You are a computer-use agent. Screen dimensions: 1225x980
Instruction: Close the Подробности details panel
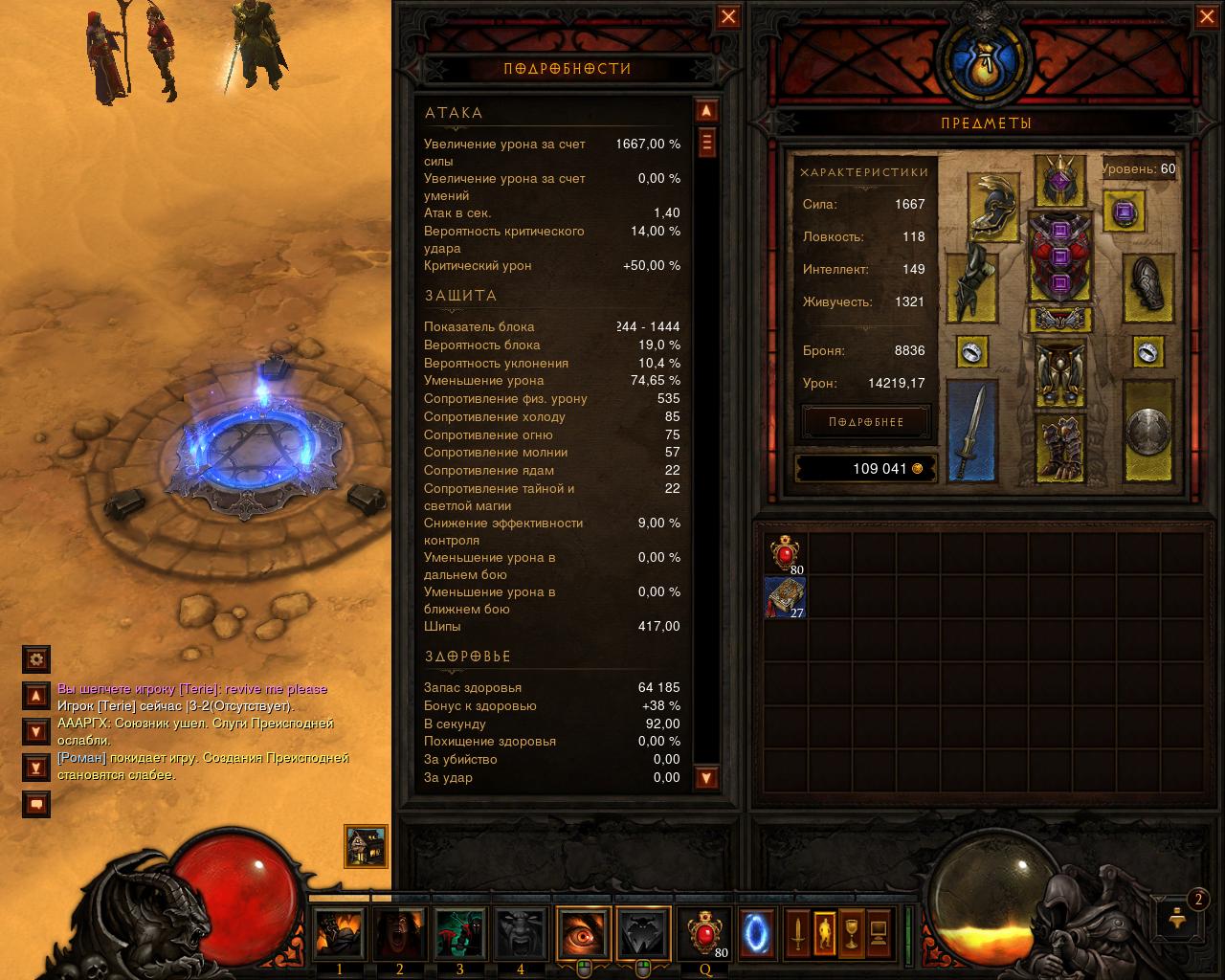pyautogui.click(x=728, y=17)
